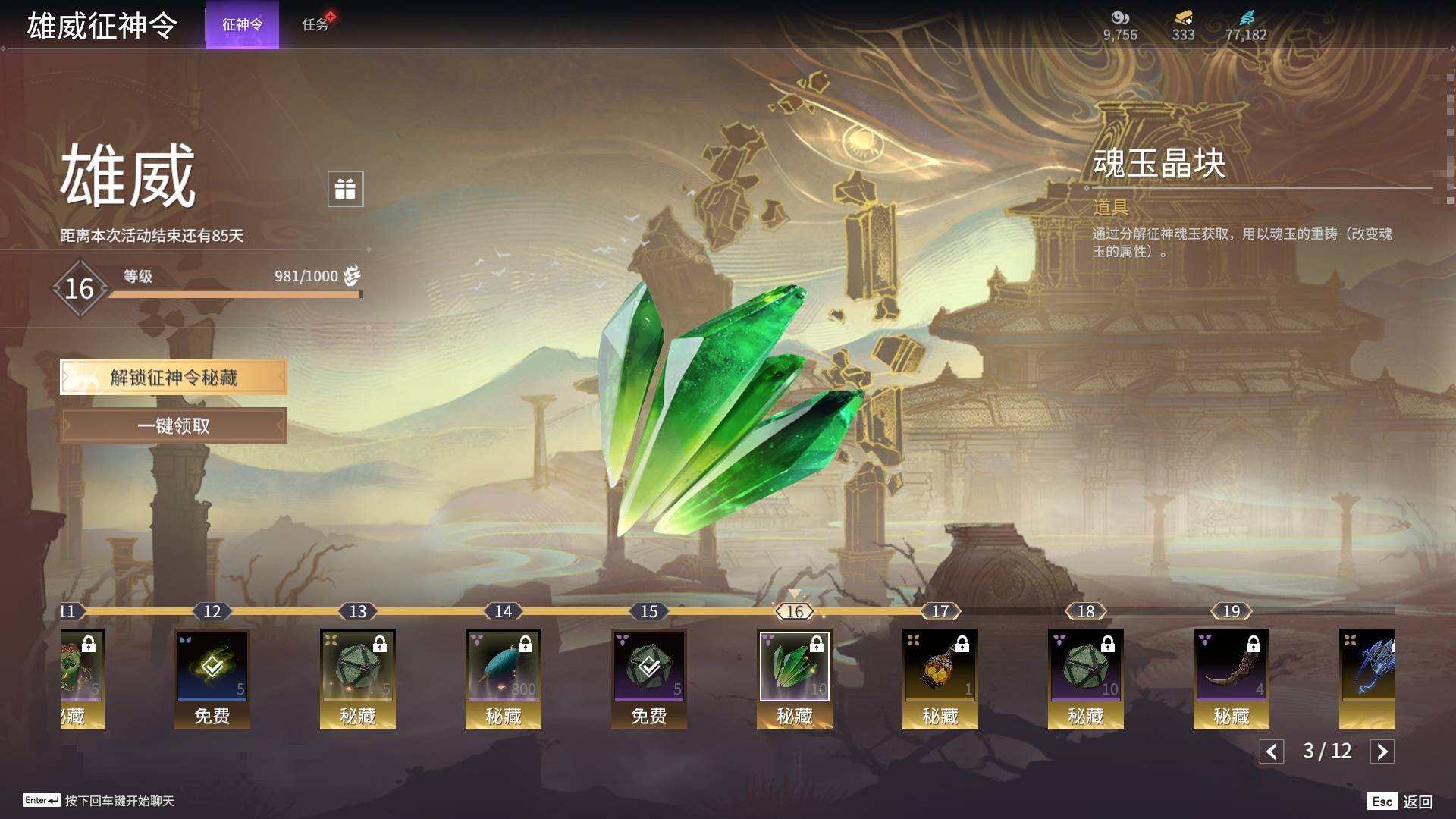Image resolution: width=1456 pixels, height=819 pixels.
Task: Select the level 14 teal item reward
Action: tap(504, 667)
